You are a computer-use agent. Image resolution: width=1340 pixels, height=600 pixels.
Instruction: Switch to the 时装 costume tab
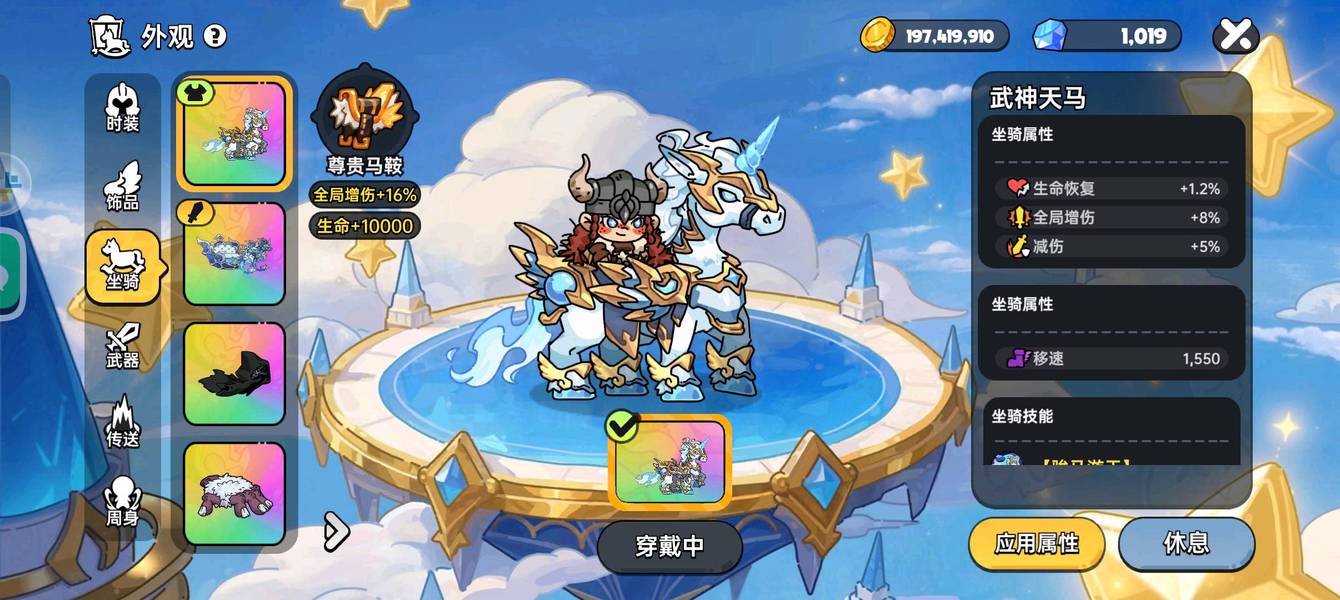[x=123, y=109]
